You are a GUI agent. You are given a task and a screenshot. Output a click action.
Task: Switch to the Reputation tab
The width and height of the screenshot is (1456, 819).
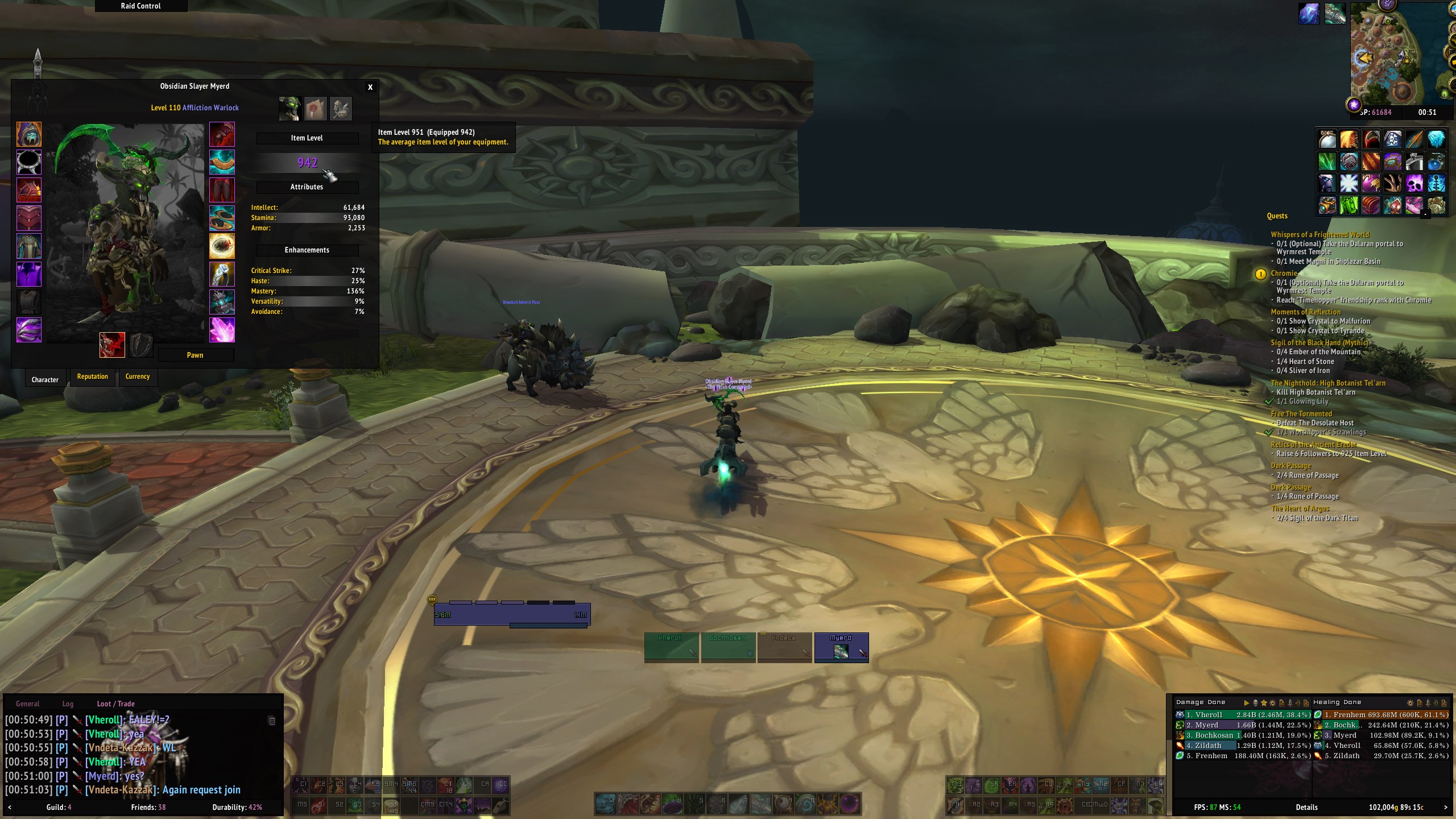[92, 377]
